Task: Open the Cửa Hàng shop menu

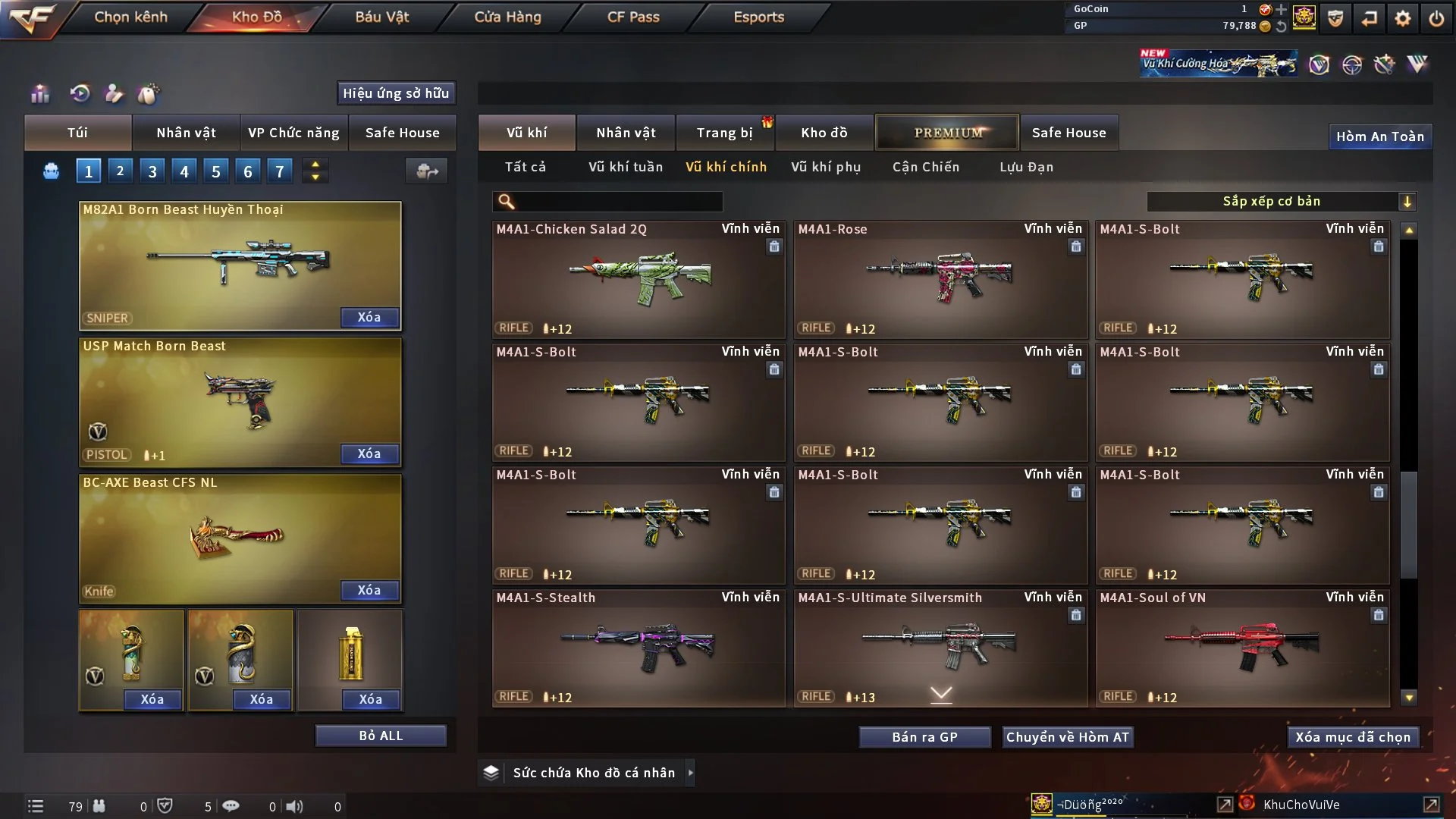Action: pyautogui.click(x=507, y=17)
